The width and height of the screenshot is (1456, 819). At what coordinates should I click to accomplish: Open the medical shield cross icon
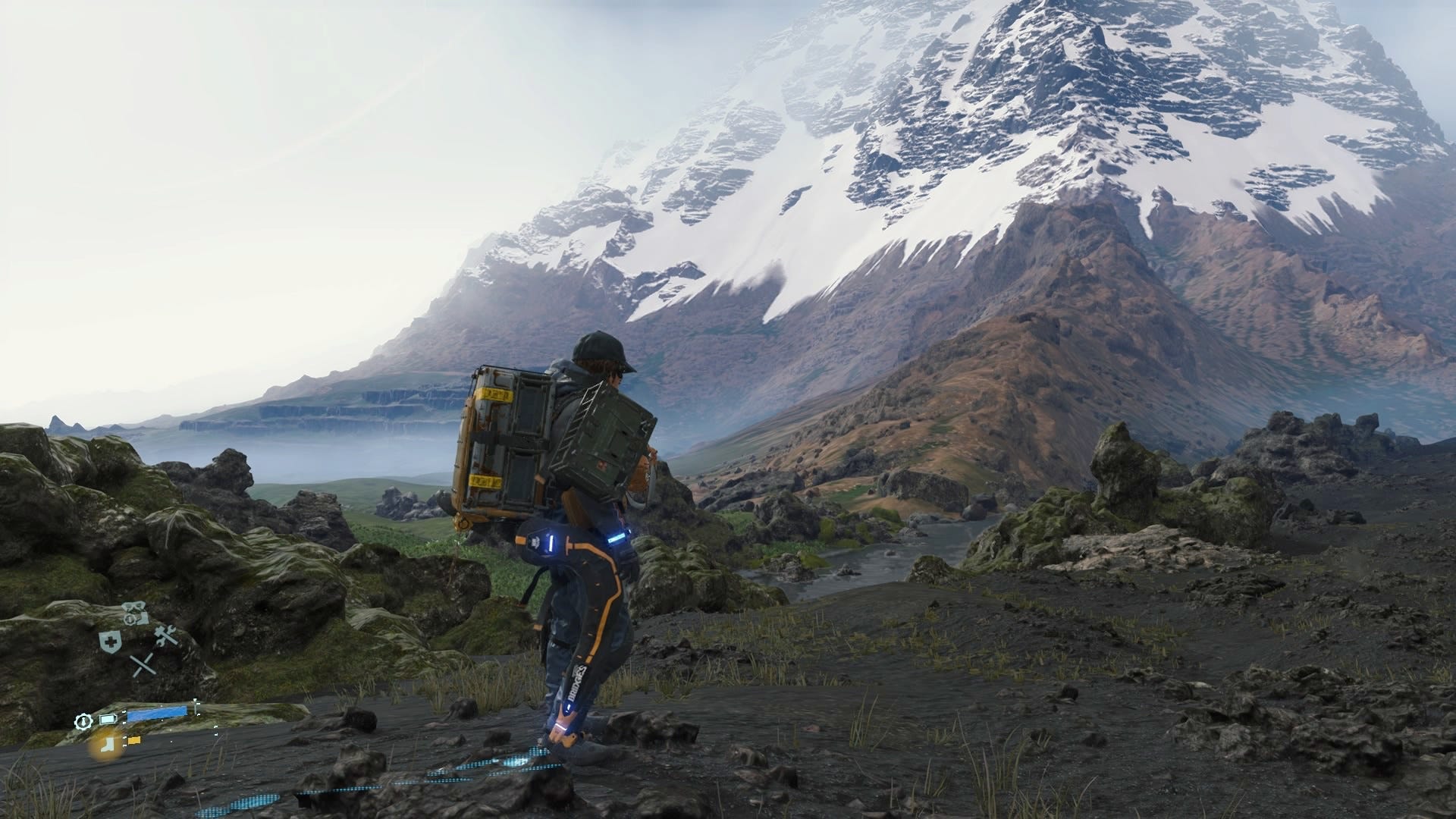111,641
